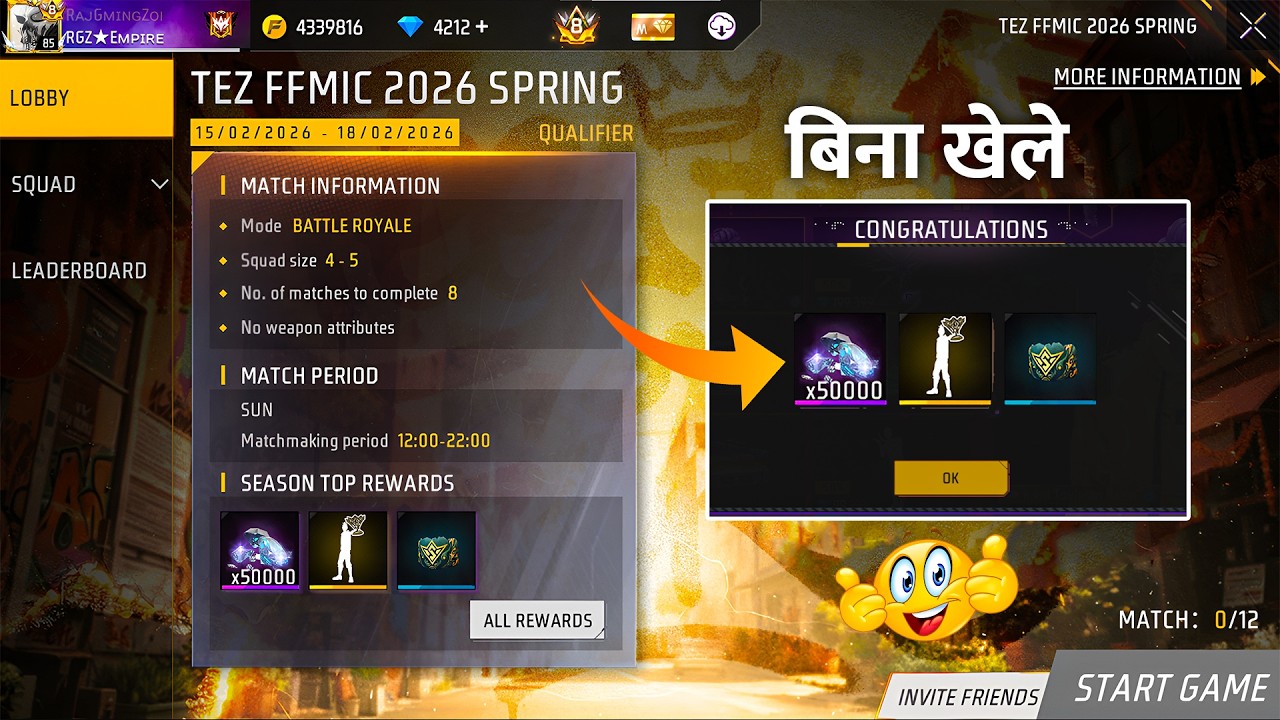Open the player profile avatar
This screenshot has height=720, width=1280.
[x=32, y=26]
